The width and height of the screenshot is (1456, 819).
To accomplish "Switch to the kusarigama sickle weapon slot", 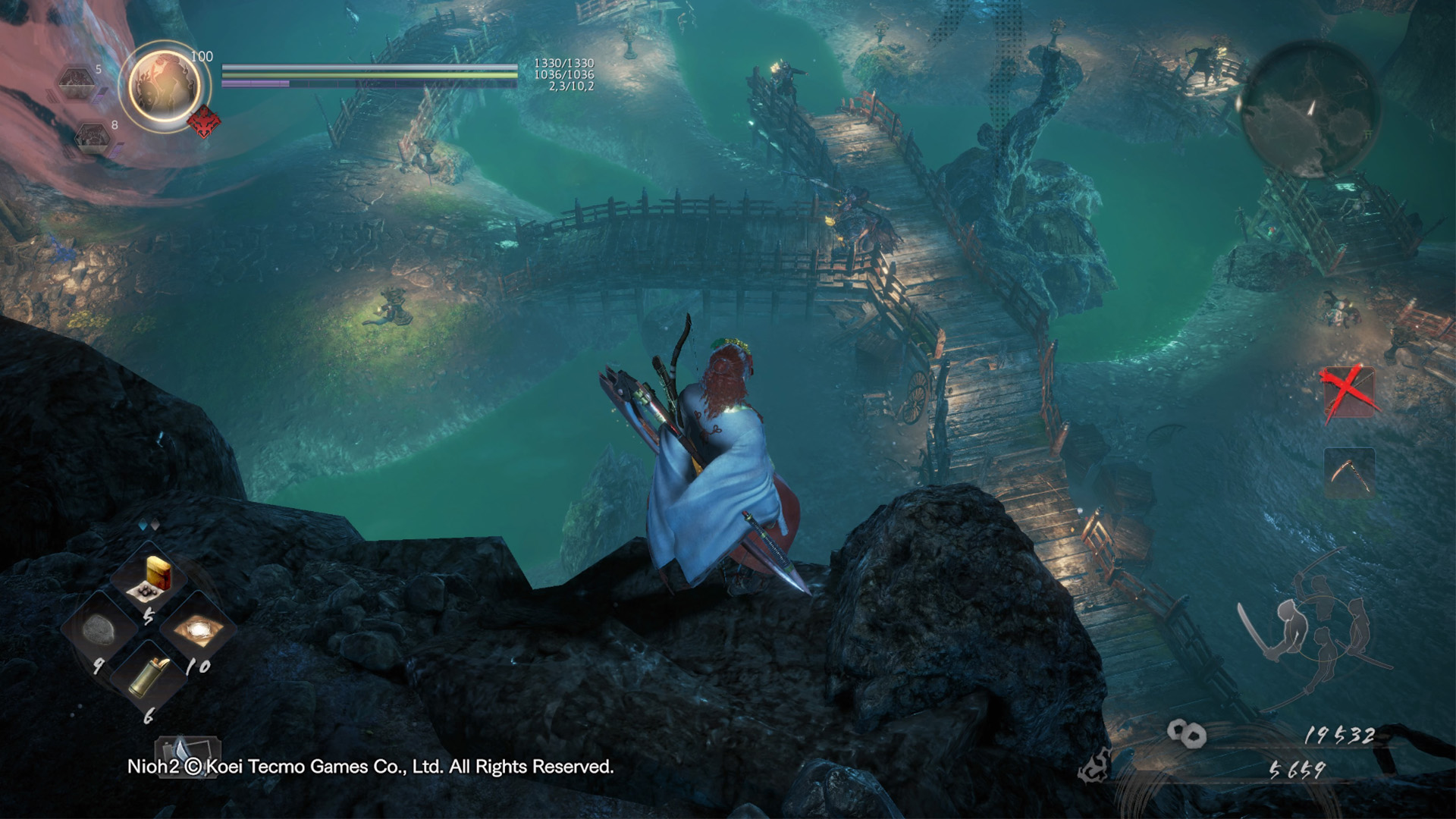I will pyautogui.click(x=1349, y=473).
